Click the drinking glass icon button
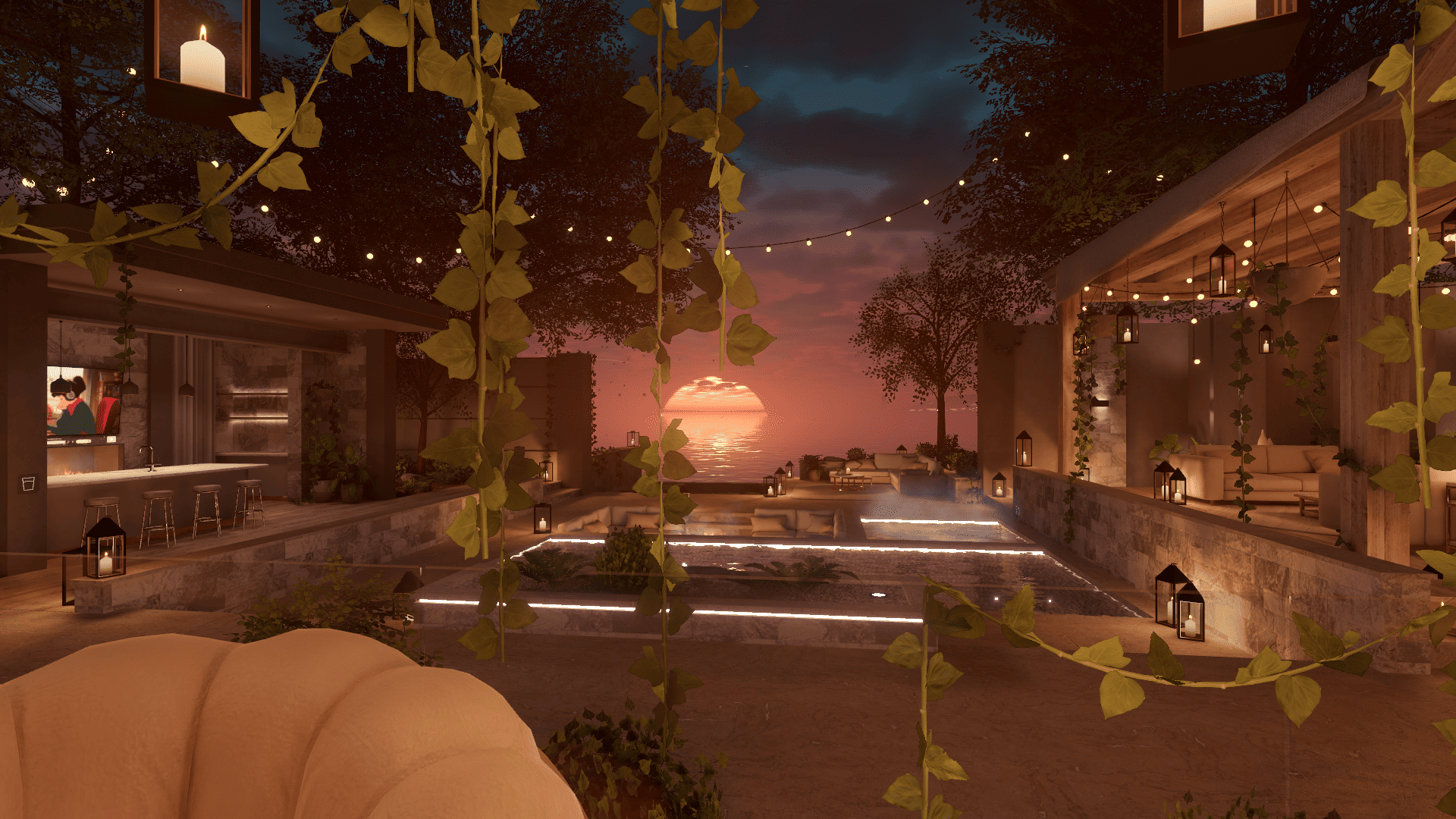The image size is (1456, 819). (x=28, y=484)
